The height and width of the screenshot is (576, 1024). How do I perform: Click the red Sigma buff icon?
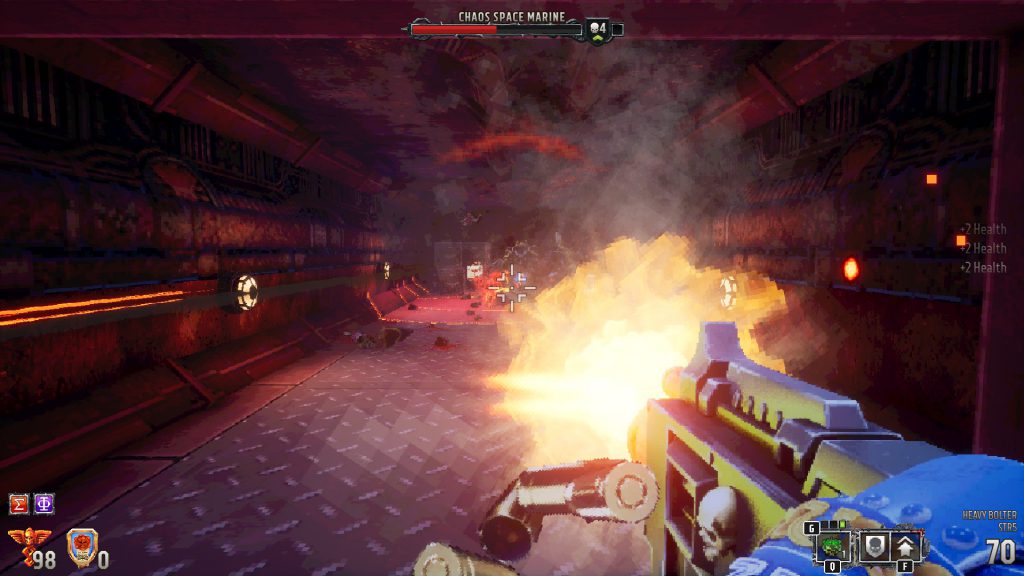18,503
